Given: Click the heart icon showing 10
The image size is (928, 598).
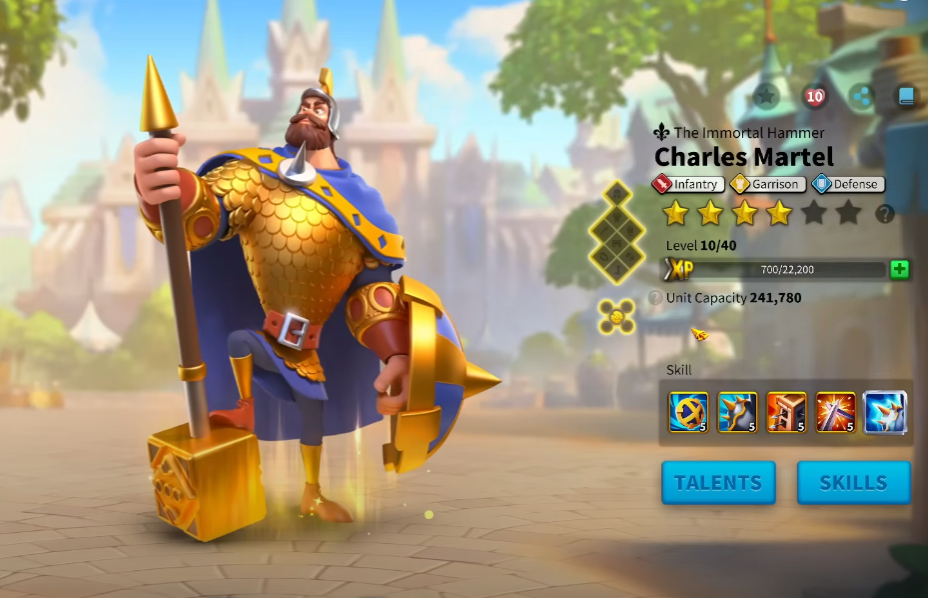Looking at the screenshot, I should (x=815, y=96).
